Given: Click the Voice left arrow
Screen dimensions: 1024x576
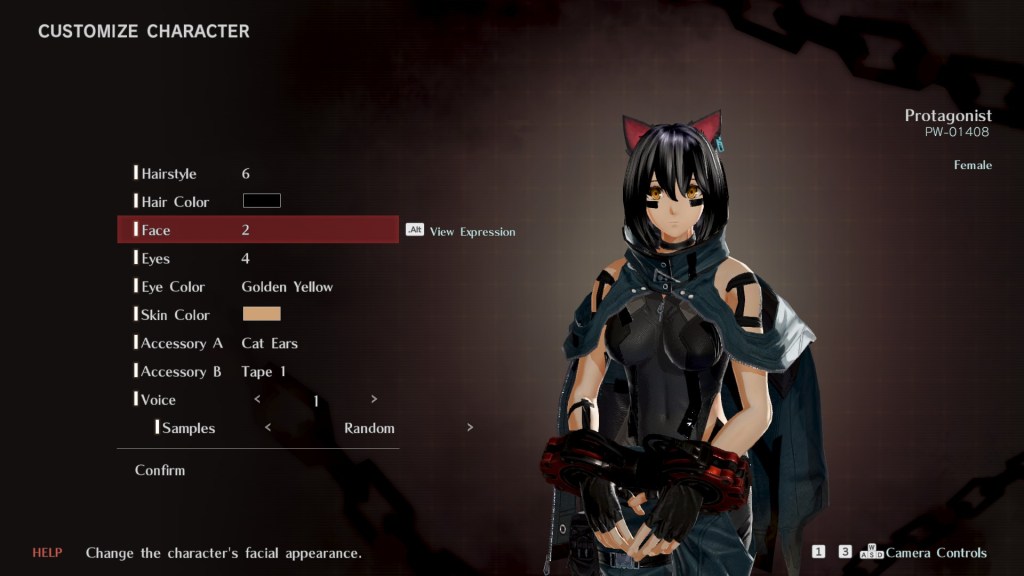Looking at the screenshot, I should (258, 399).
